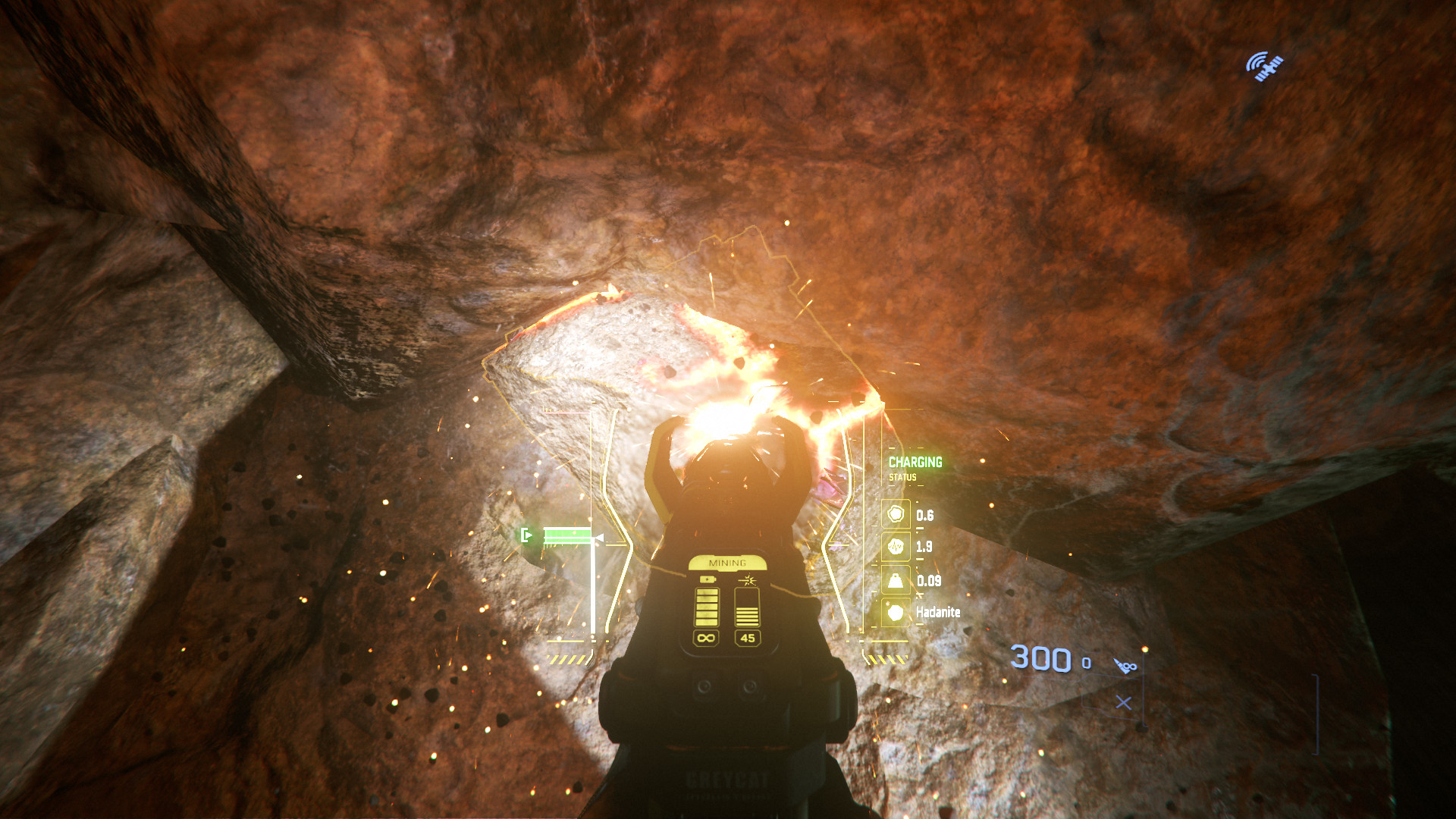The width and height of the screenshot is (1456, 819).
Task: Click the blue X waypoint marker bottom right
Action: coord(1122,701)
